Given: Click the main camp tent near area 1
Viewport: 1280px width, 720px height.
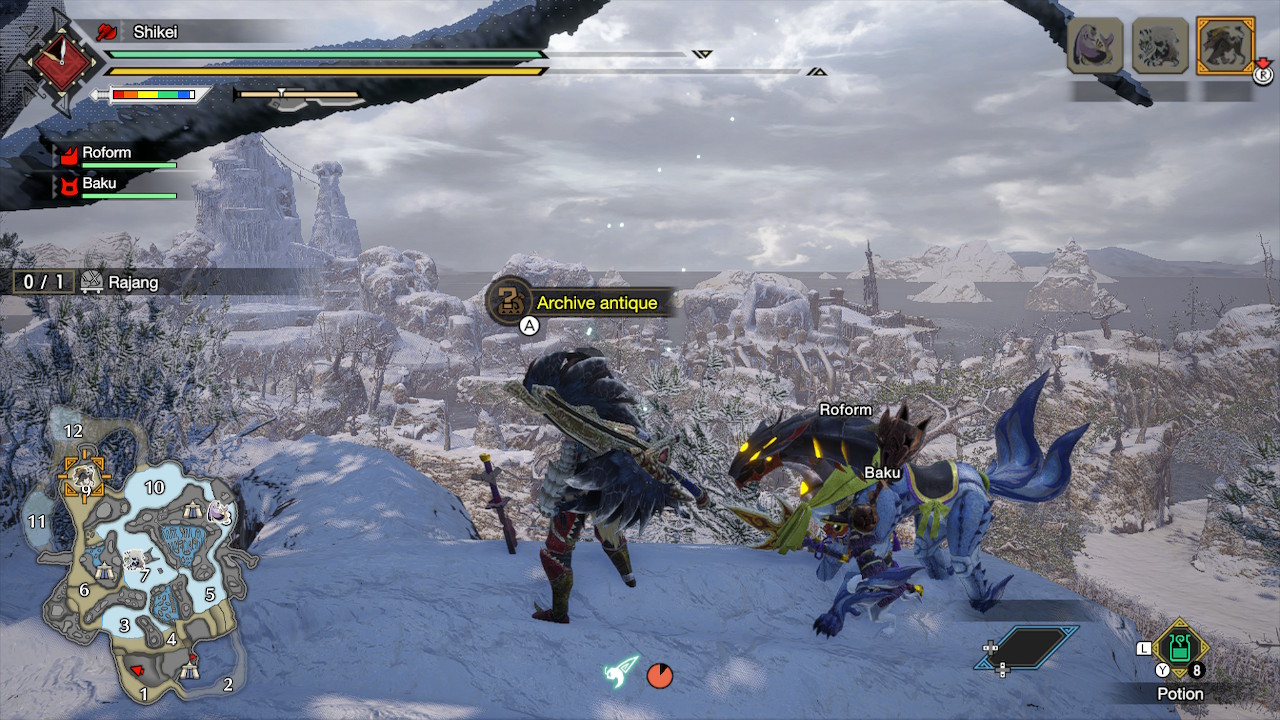Looking at the screenshot, I should coord(190,671).
